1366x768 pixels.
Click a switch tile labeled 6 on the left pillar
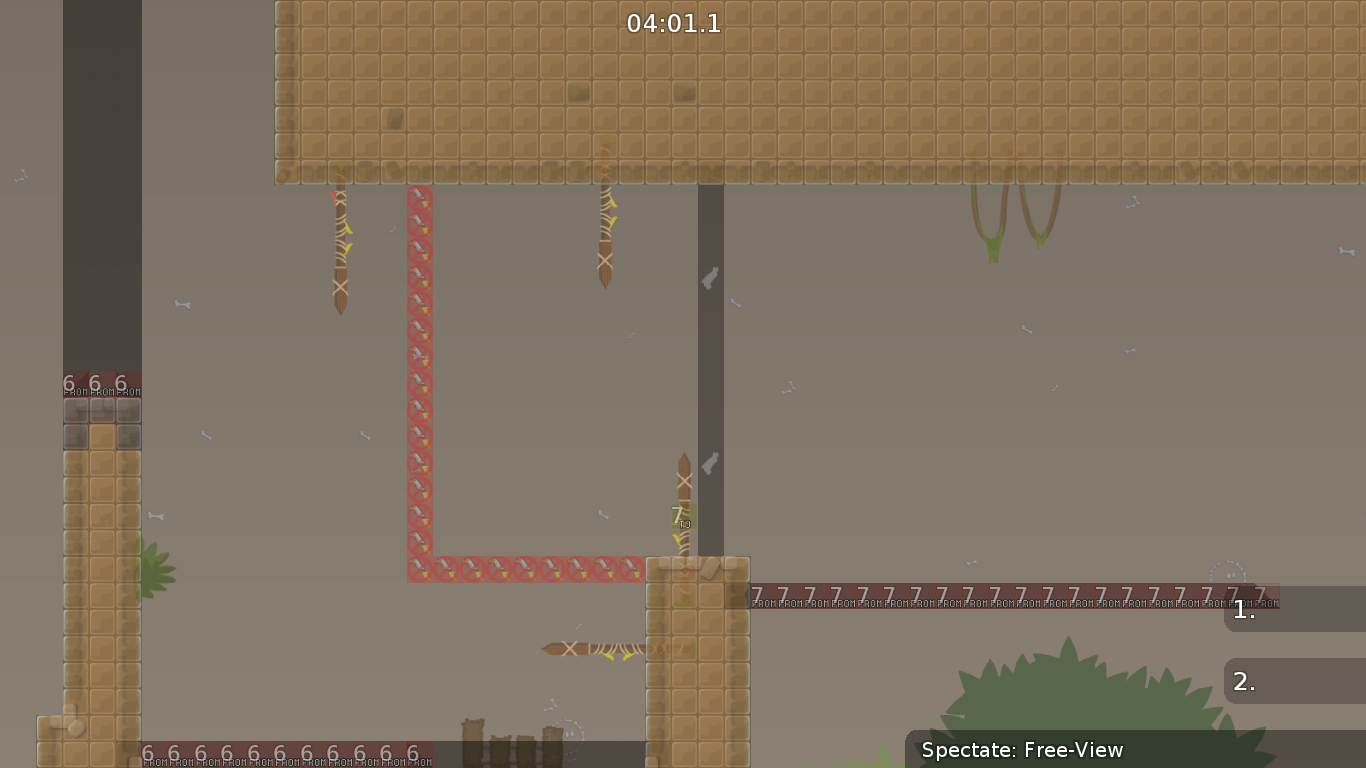93,382
